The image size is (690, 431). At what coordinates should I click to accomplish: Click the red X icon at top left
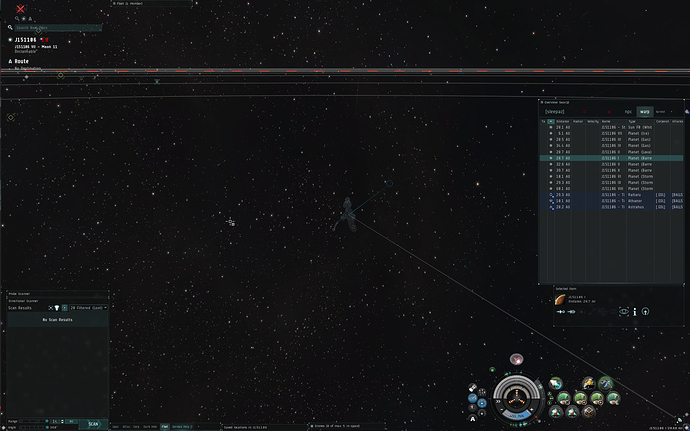click(x=20, y=8)
